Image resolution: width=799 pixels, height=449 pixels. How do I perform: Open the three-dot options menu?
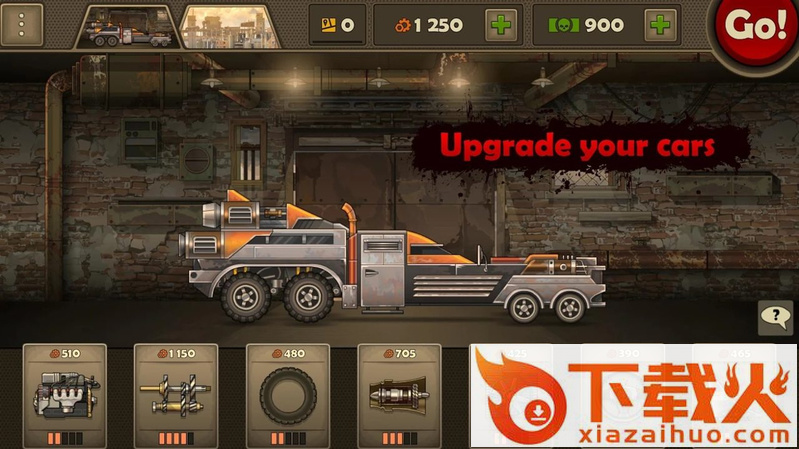click(22, 25)
